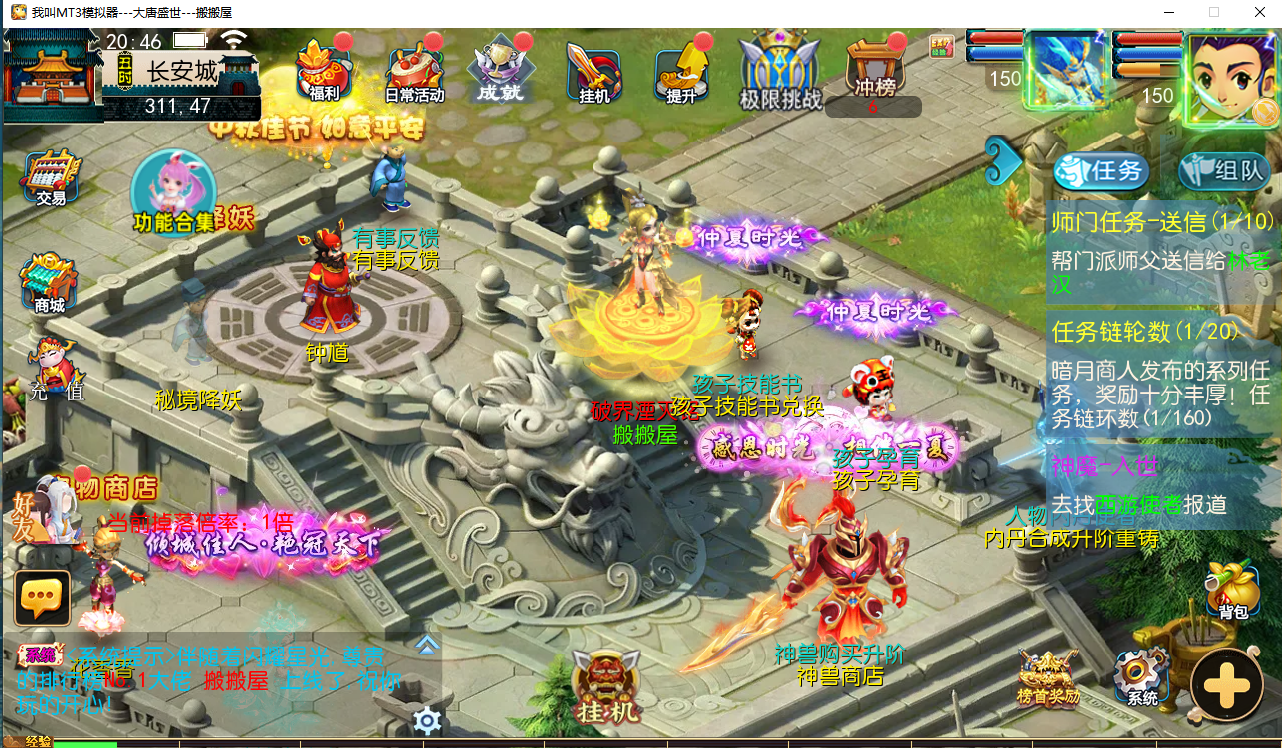Switch to the 组队 team tab

(x=1218, y=170)
